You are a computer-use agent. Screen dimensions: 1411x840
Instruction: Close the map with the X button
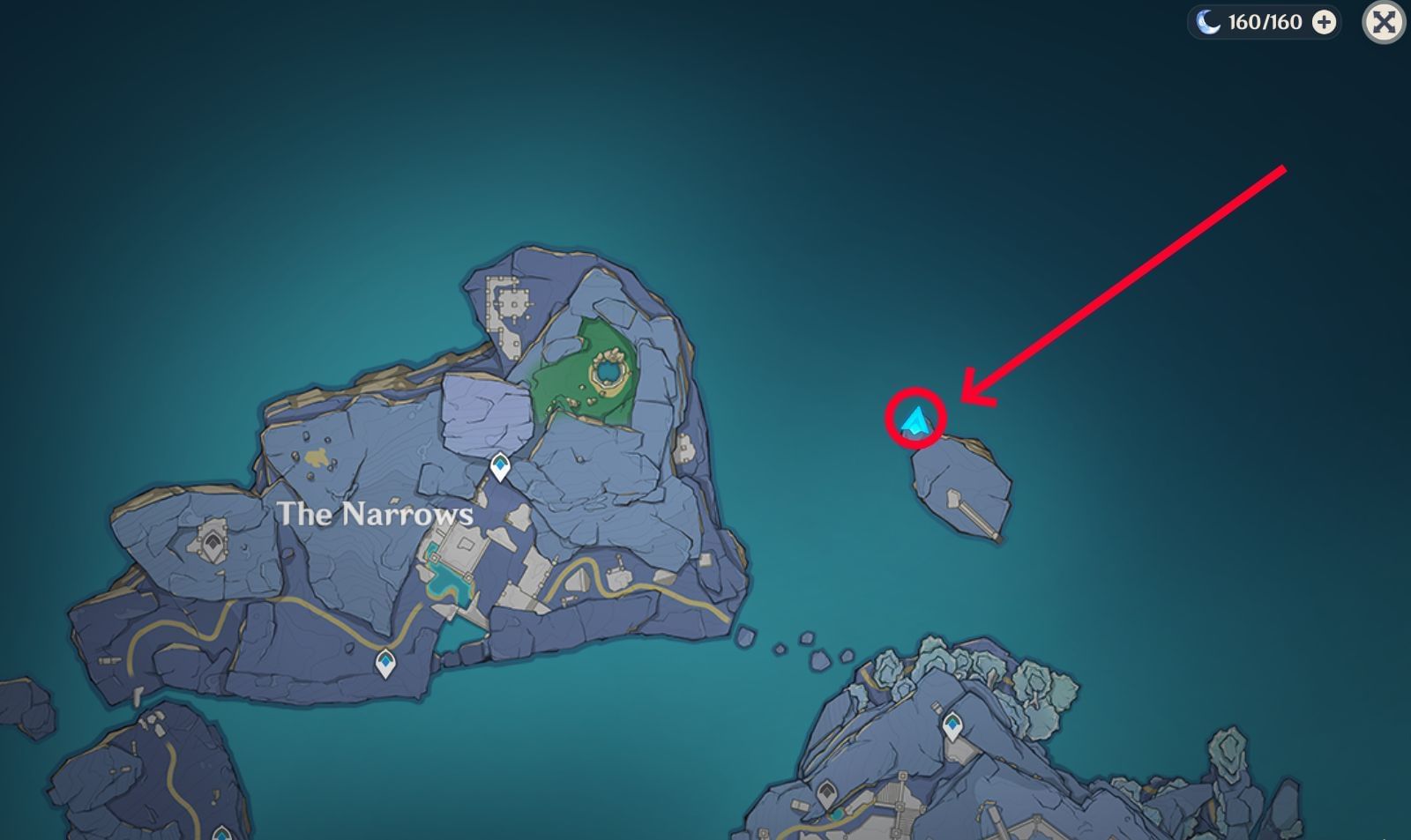pyautogui.click(x=1385, y=24)
